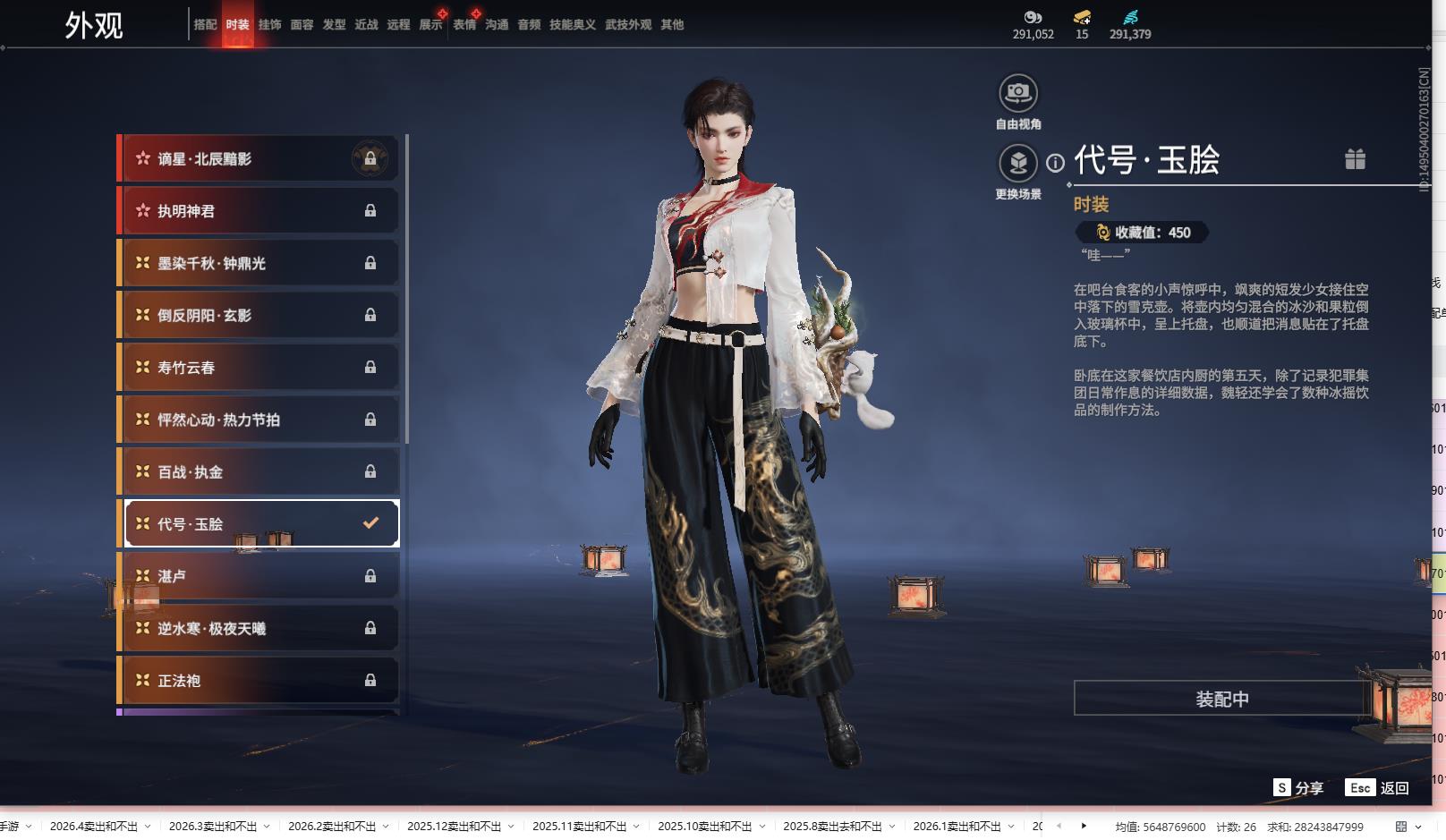Choose the 武技外观 tab
The width and height of the screenshot is (1446, 840).
point(627,25)
